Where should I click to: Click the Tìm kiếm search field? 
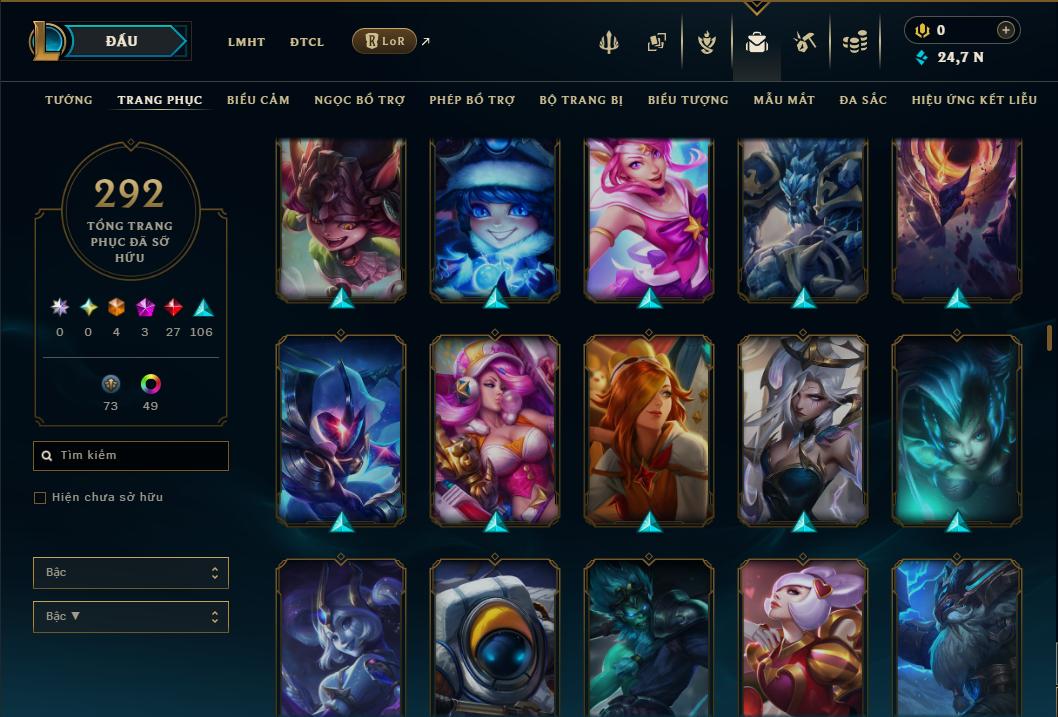coord(131,456)
